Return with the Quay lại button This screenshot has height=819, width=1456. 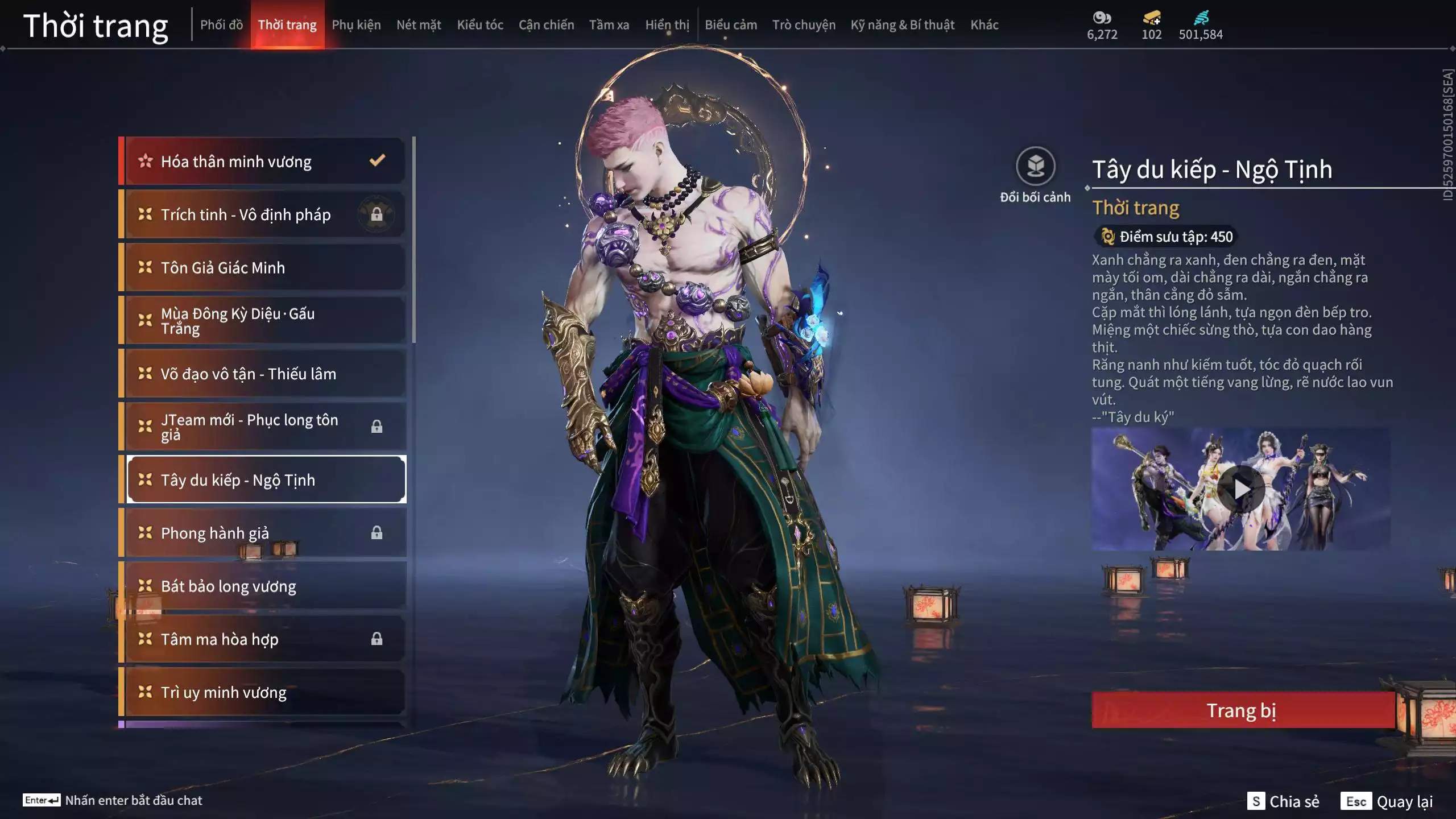tap(1387, 801)
